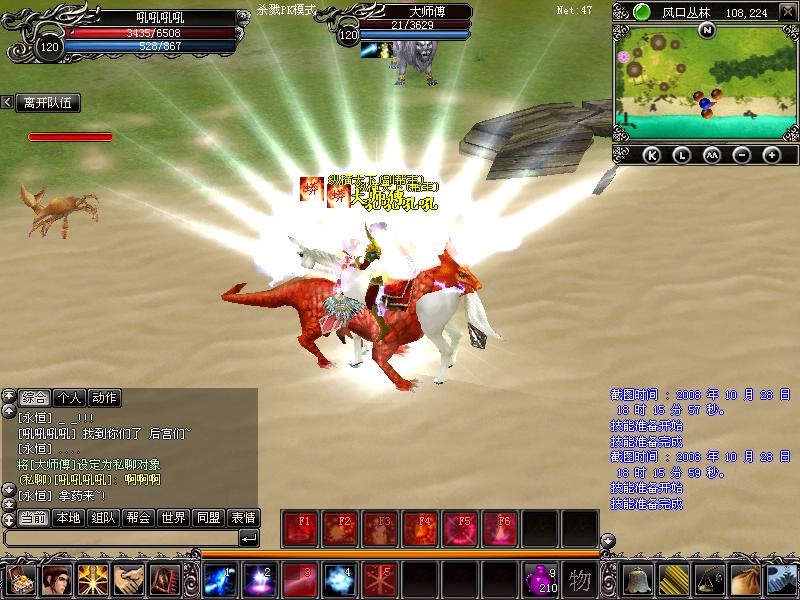
Task: Select the 综合 chat tab
Action: click(x=33, y=397)
